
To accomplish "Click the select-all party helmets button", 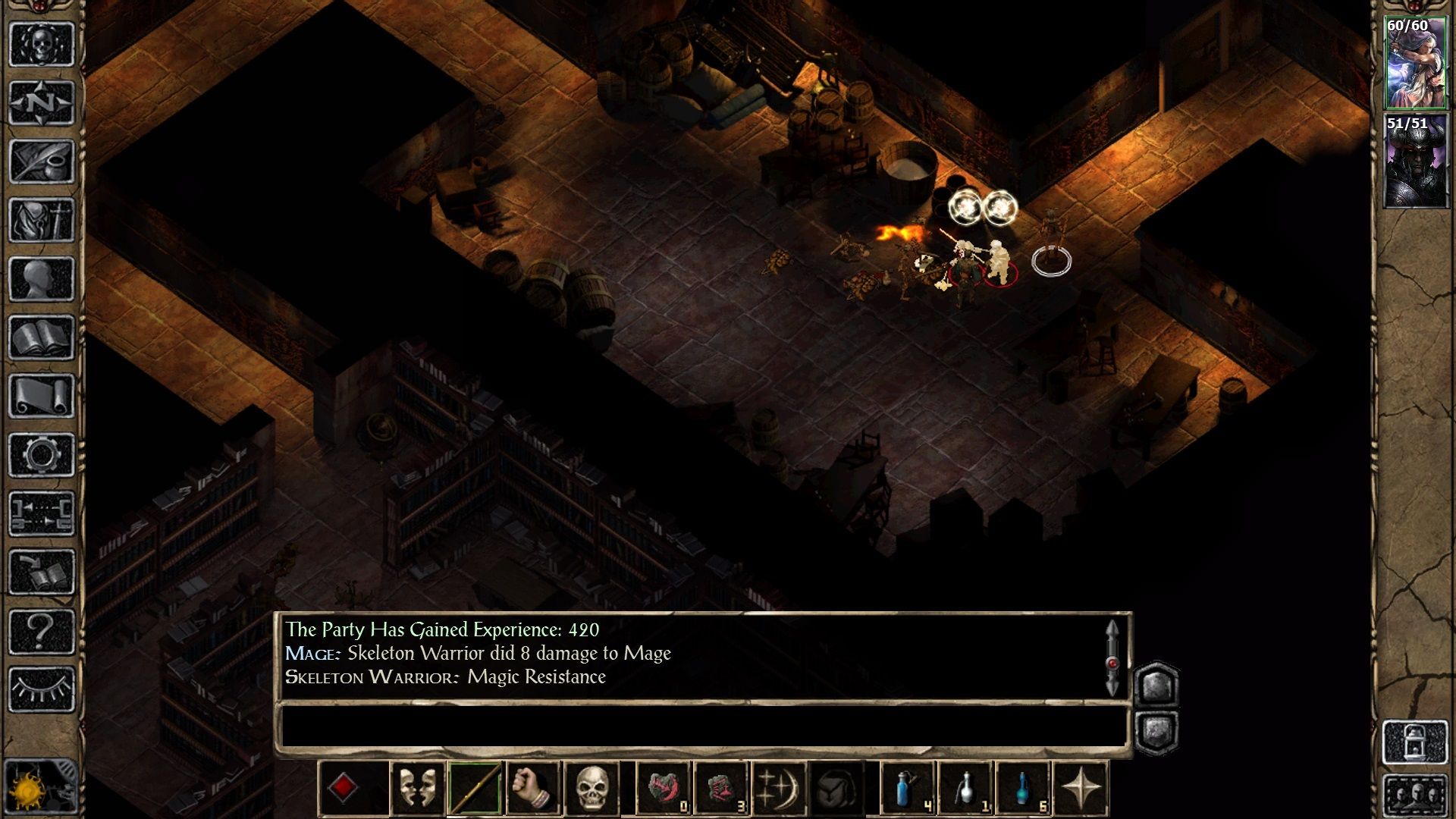I will (1415, 796).
